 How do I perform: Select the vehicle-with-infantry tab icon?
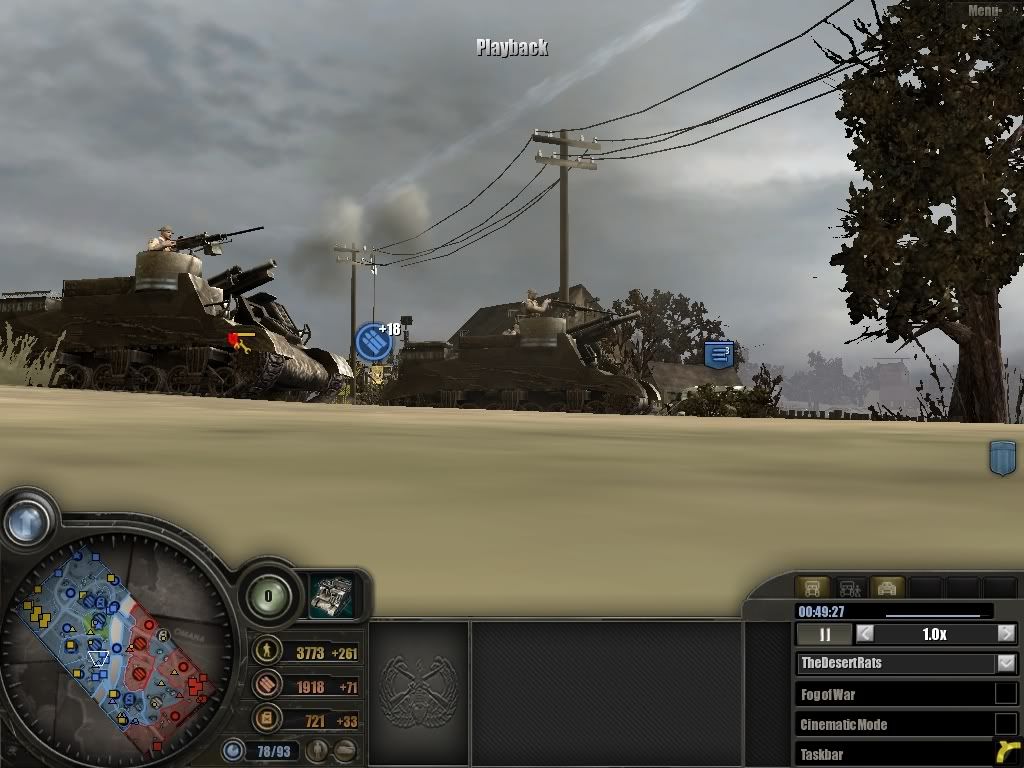pyautogui.click(x=850, y=588)
